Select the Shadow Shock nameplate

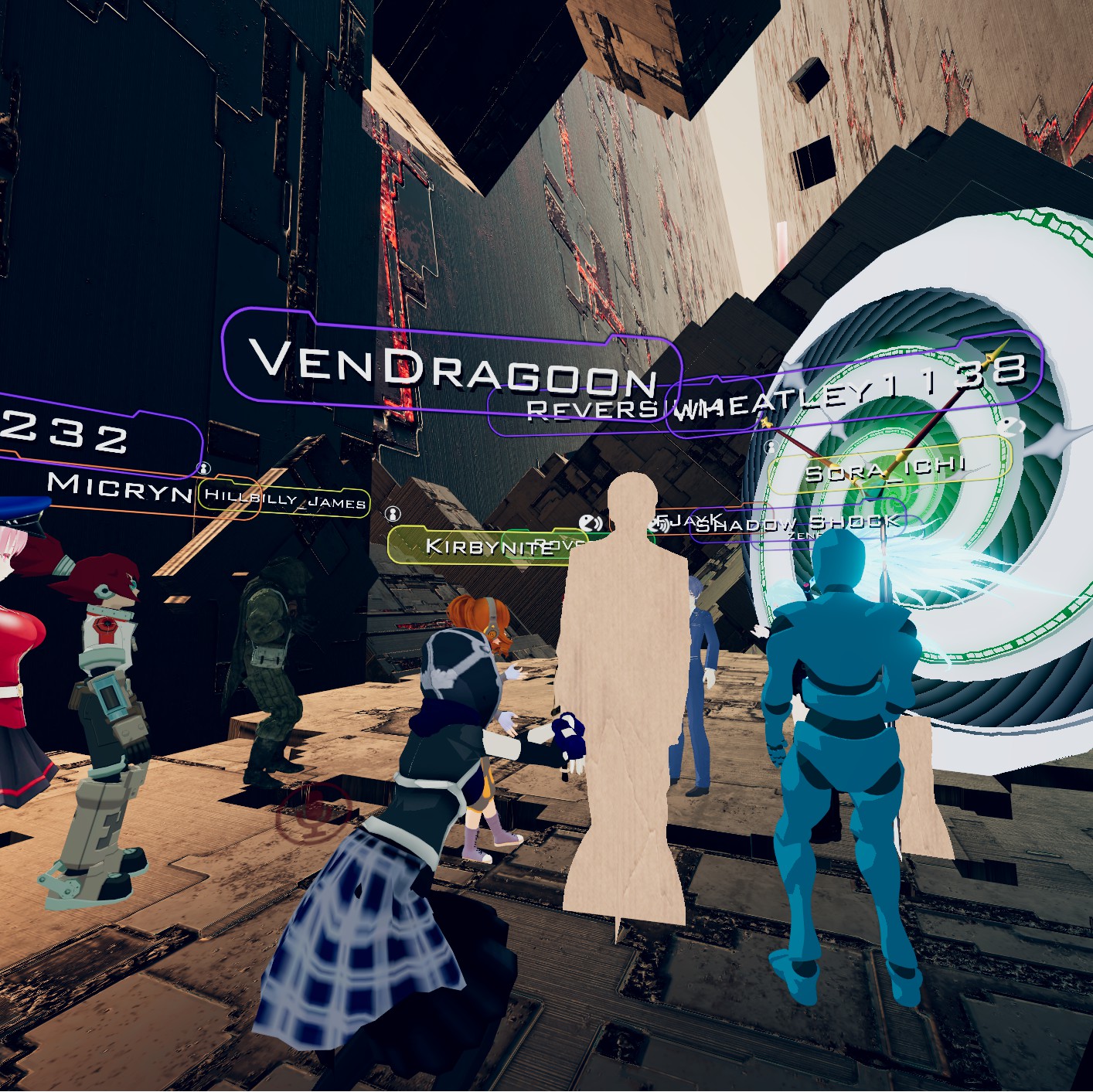(x=796, y=524)
